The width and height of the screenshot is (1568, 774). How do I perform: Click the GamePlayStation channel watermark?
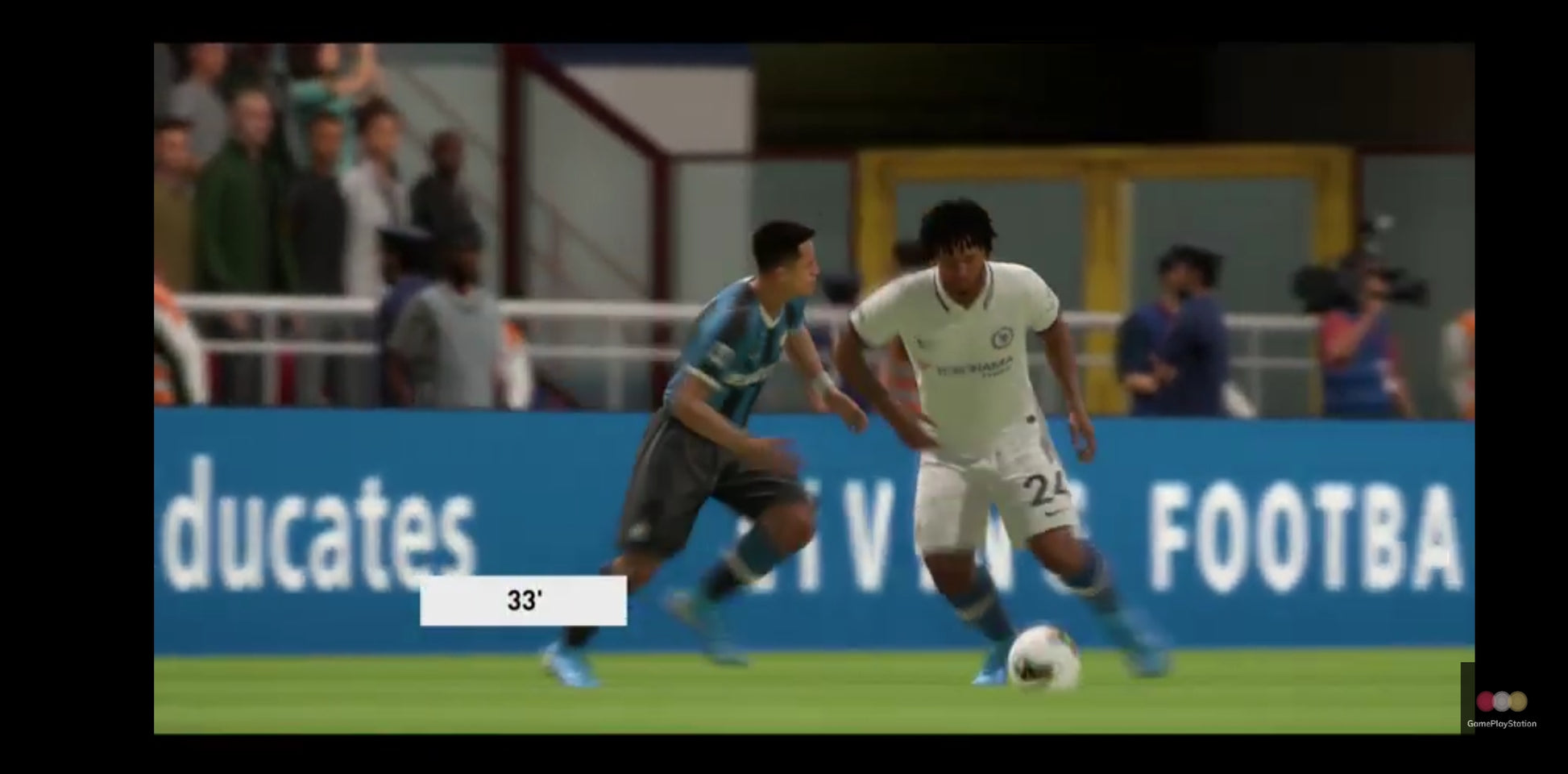1501,708
